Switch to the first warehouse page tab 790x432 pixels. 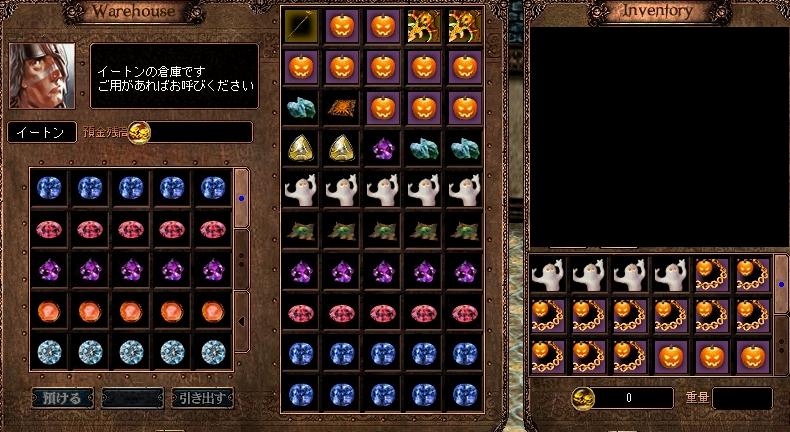pos(241,197)
